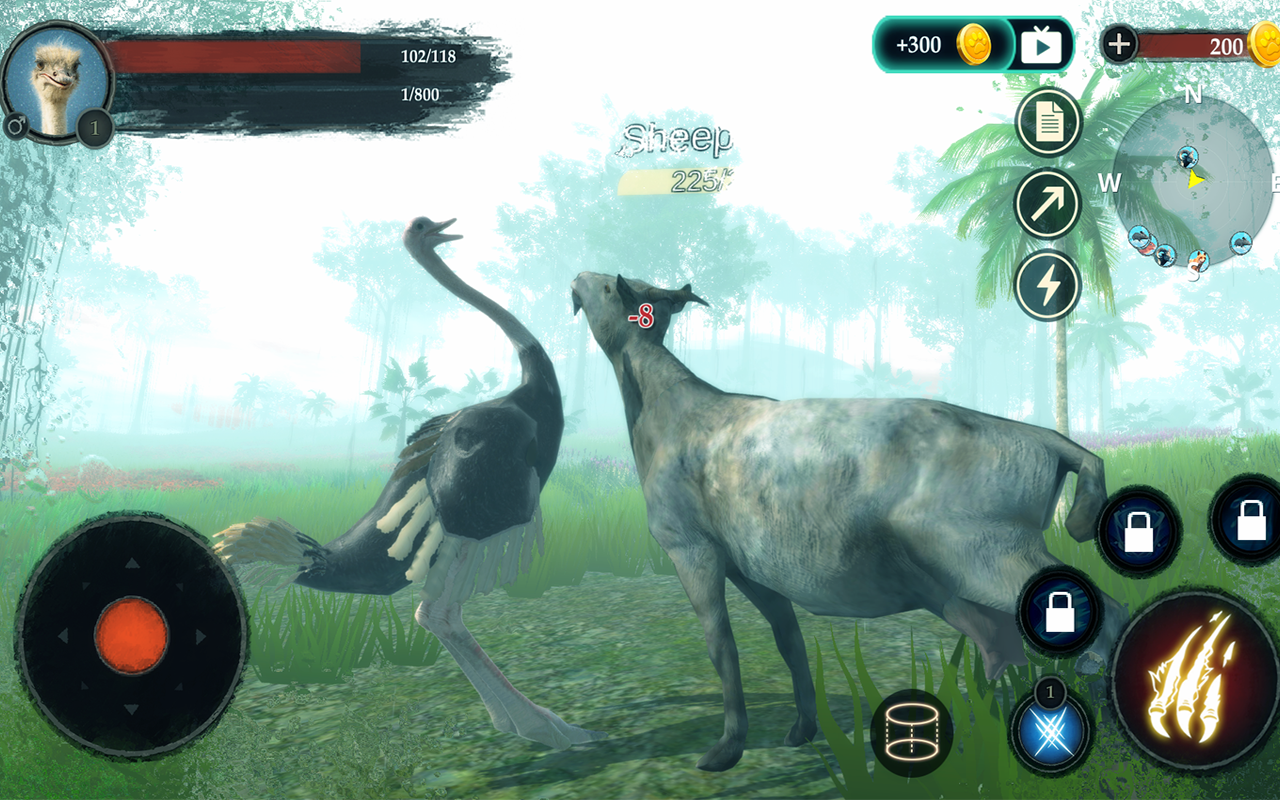Open the quests paper icon
Image resolution: width=1280 pixels, height=800 pixels.
[1047, 122]
